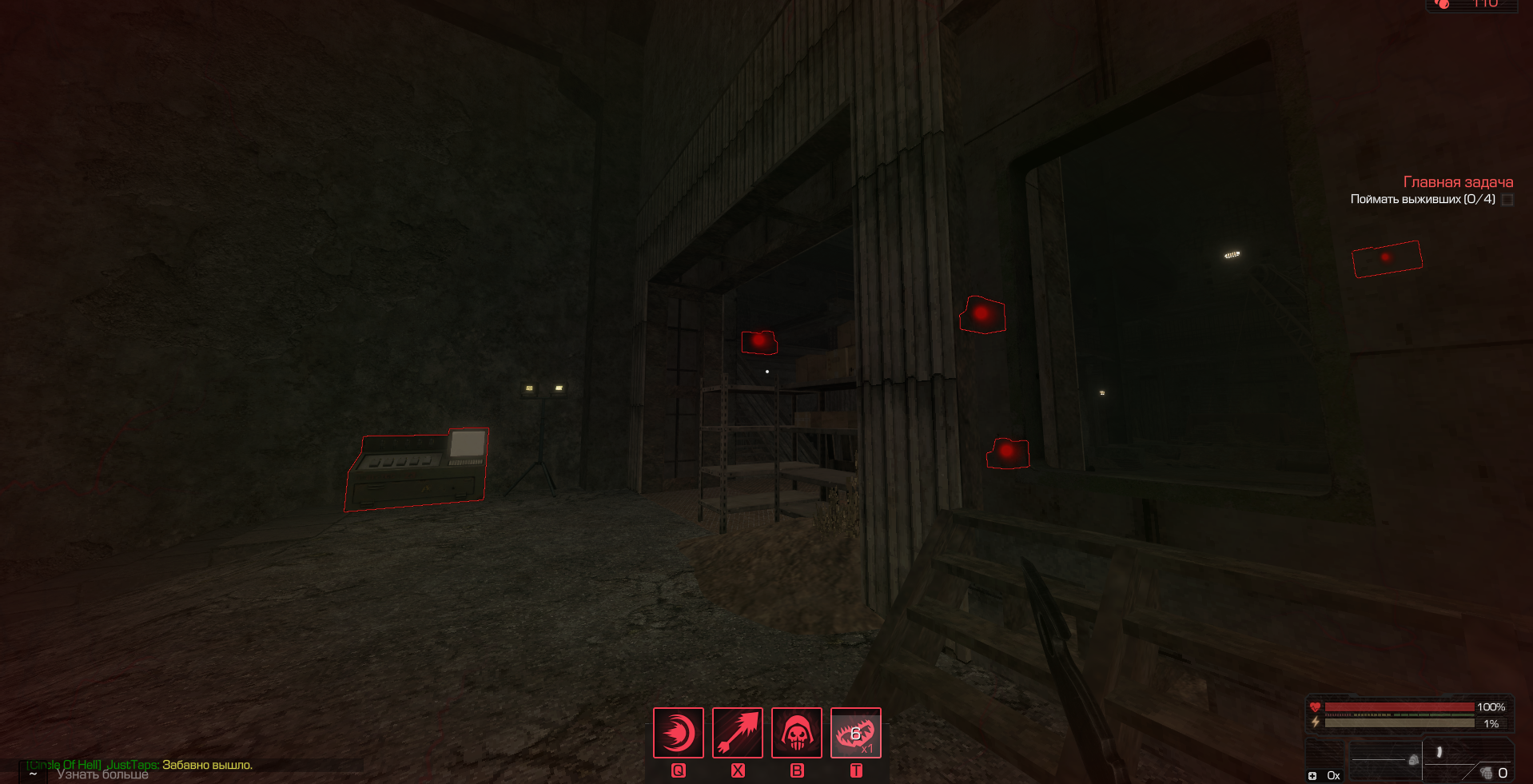Click the medkit counter icon

coord(1312,775)
